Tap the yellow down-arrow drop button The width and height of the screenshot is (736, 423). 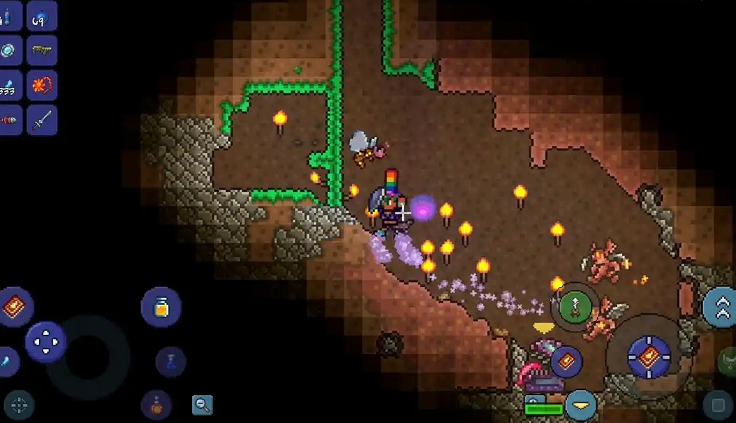click(x=580, y=405)
